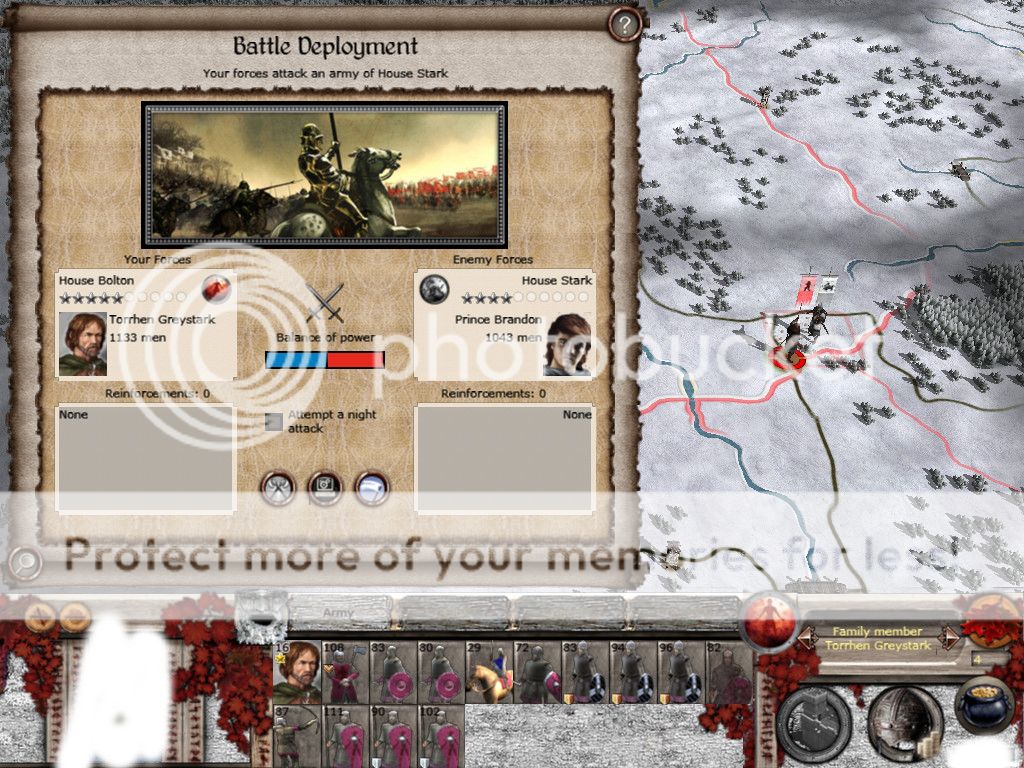Open the recruitment helmet button
The image size is (1024, 768).
pyautogui.click(x=904, y=721)
